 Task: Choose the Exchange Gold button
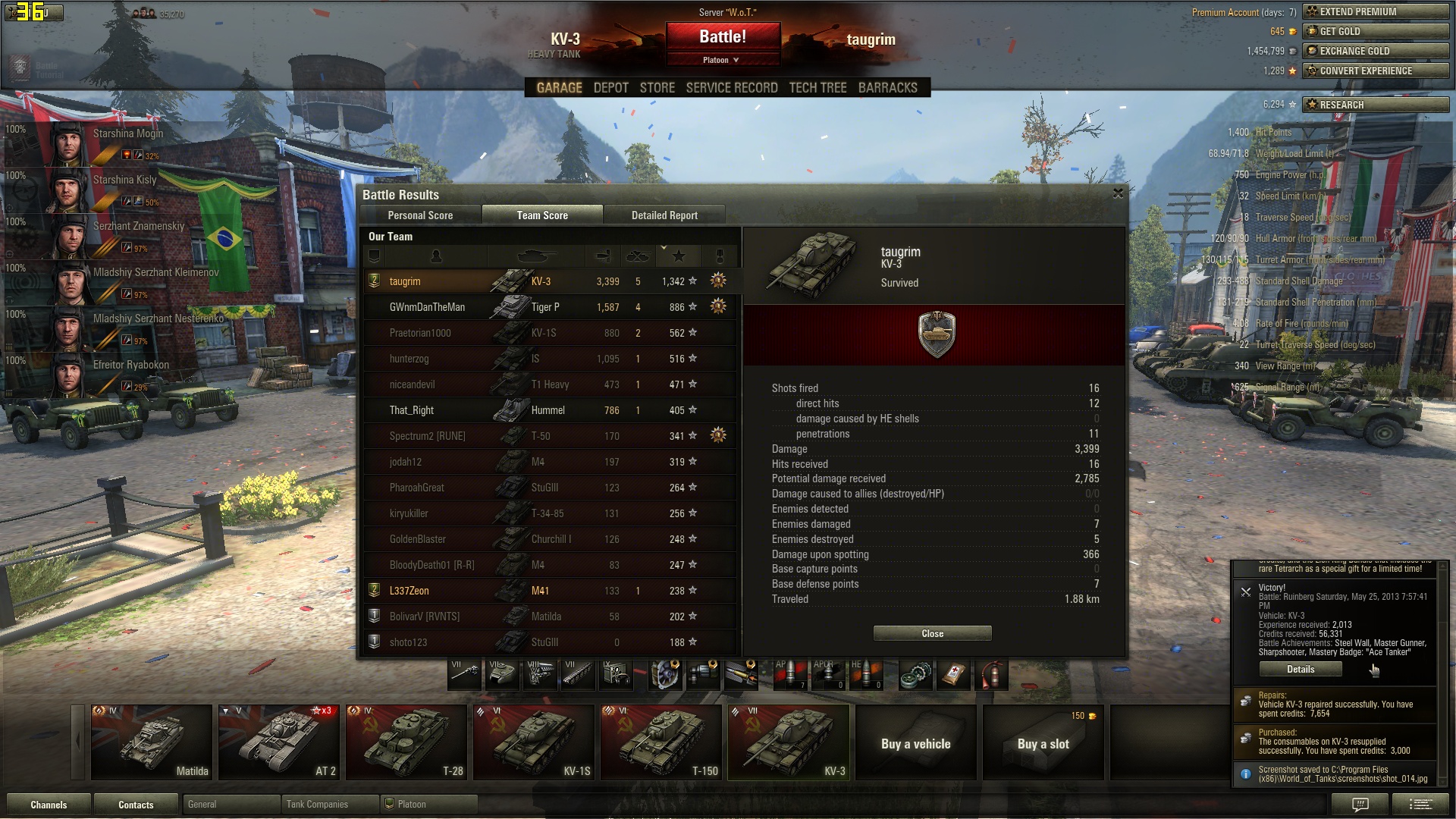point(1375,51)
